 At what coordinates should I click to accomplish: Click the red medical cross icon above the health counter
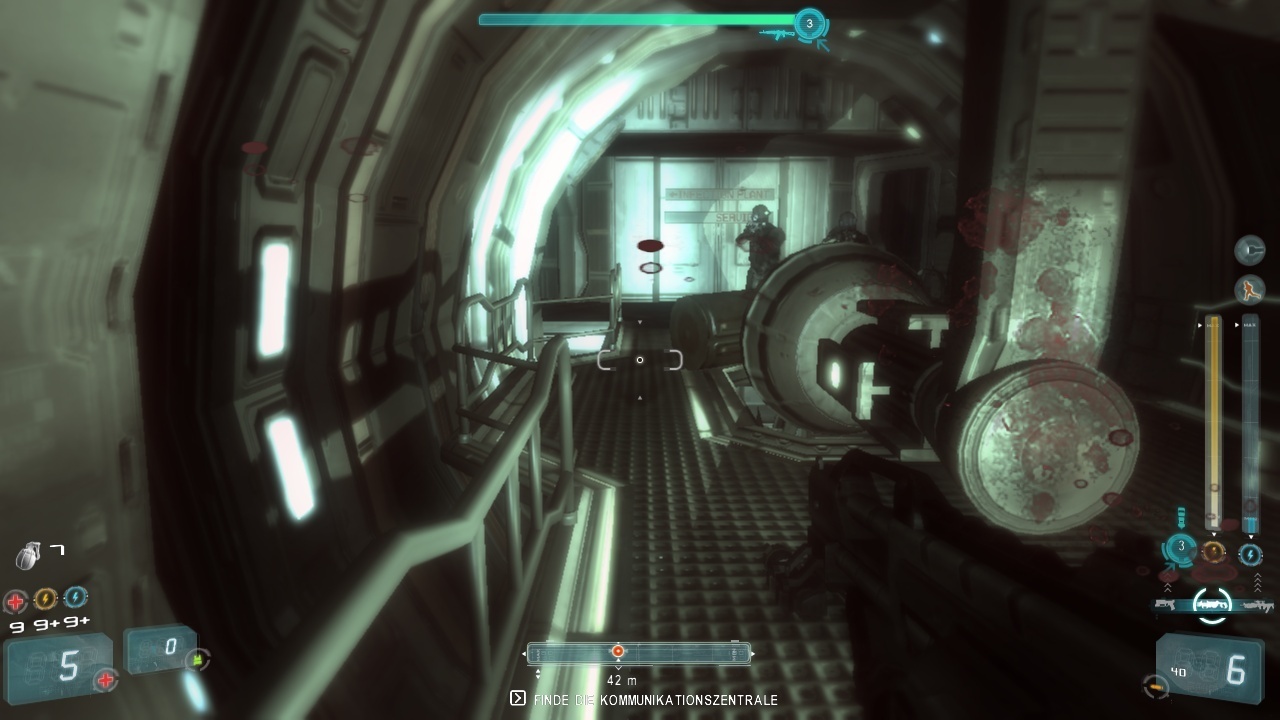(x=14, y=598)
